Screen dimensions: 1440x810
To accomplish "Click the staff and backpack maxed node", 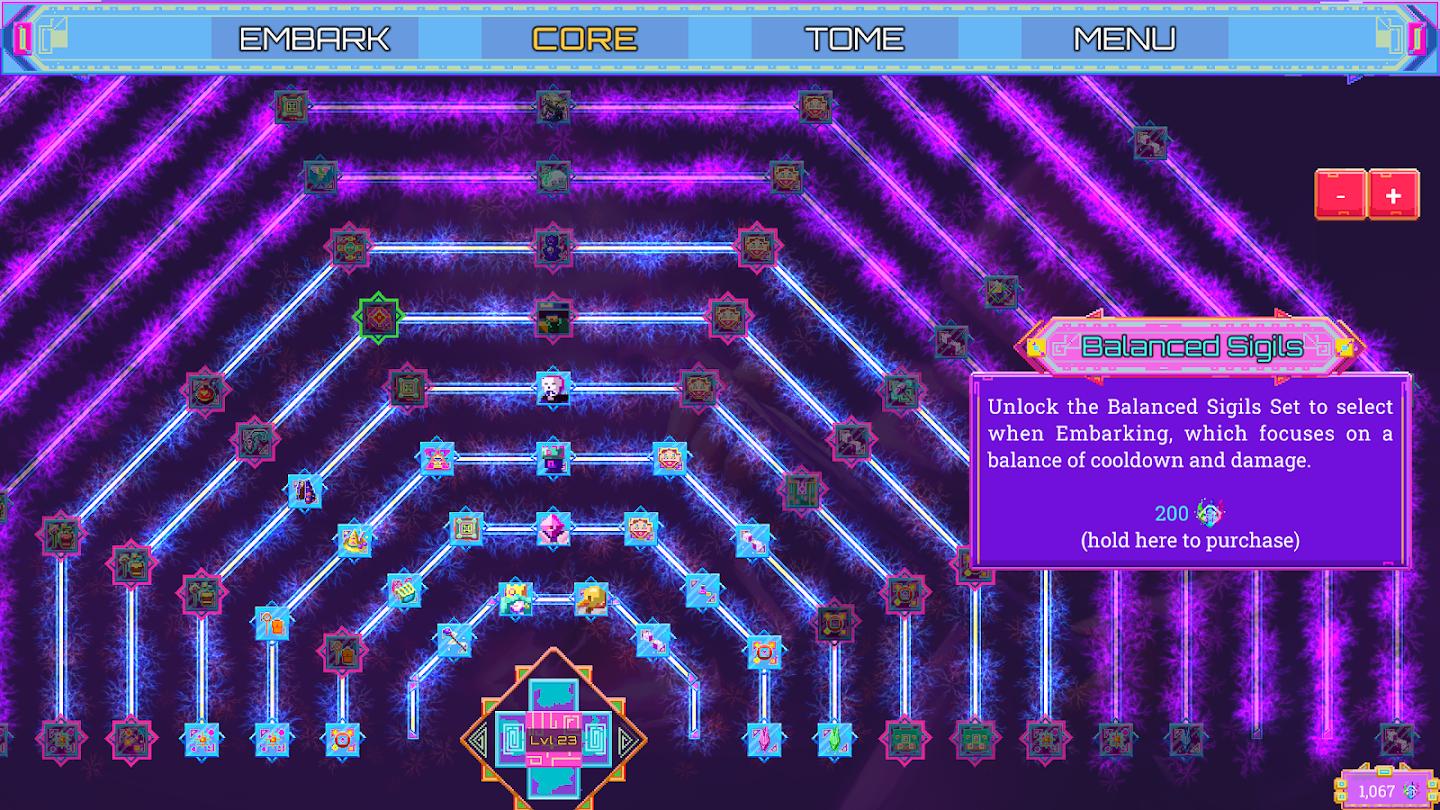I will click(x=342, y=650).
